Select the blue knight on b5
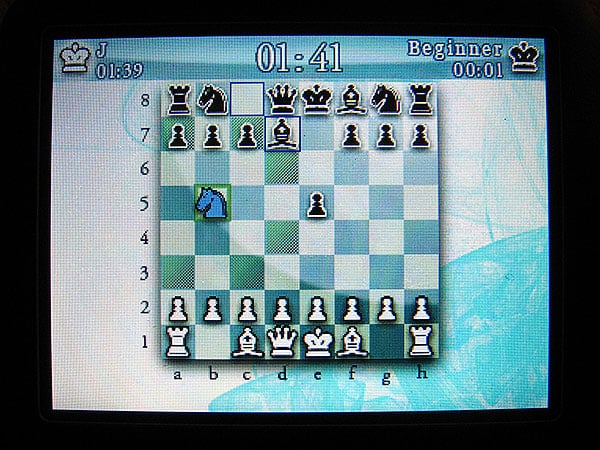 point(211,203)
